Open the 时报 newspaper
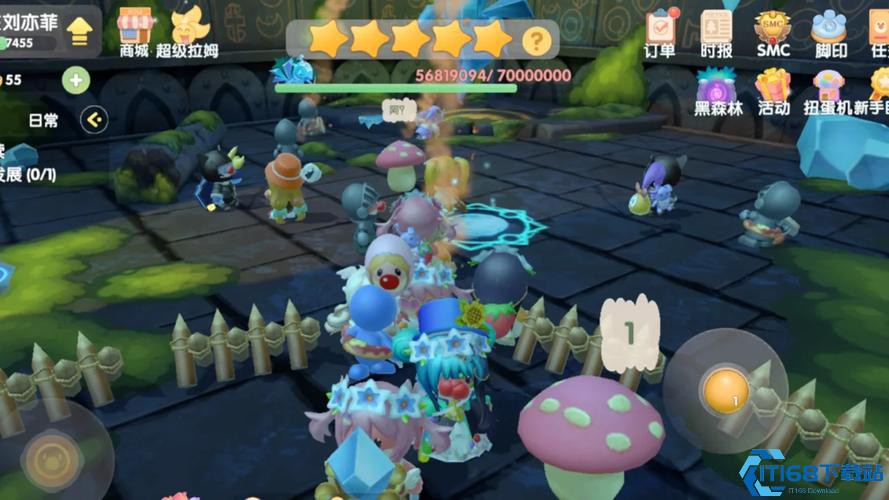889x500 pixels. coord(716,31)
